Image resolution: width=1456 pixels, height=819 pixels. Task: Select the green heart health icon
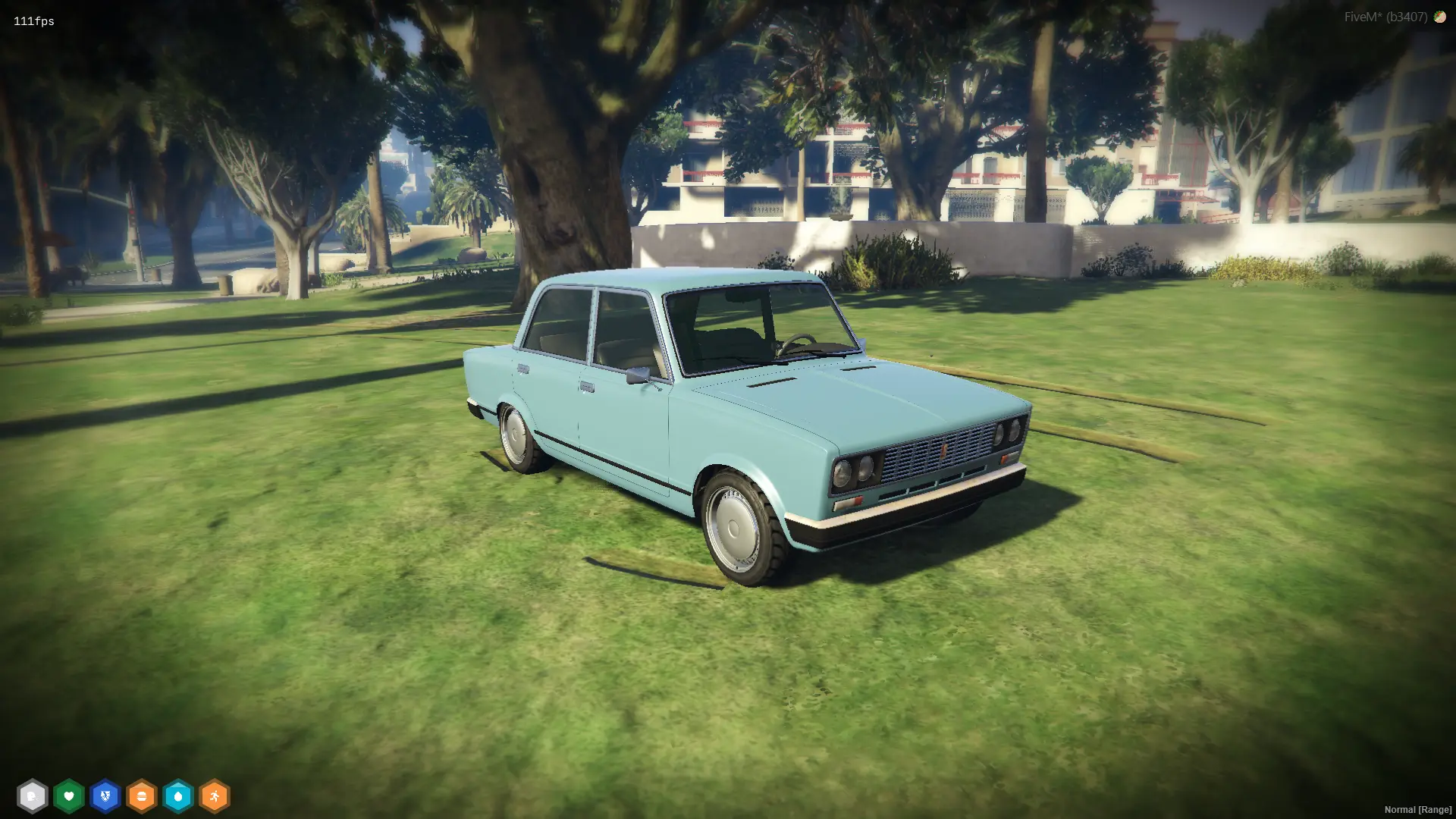[68, 796]
